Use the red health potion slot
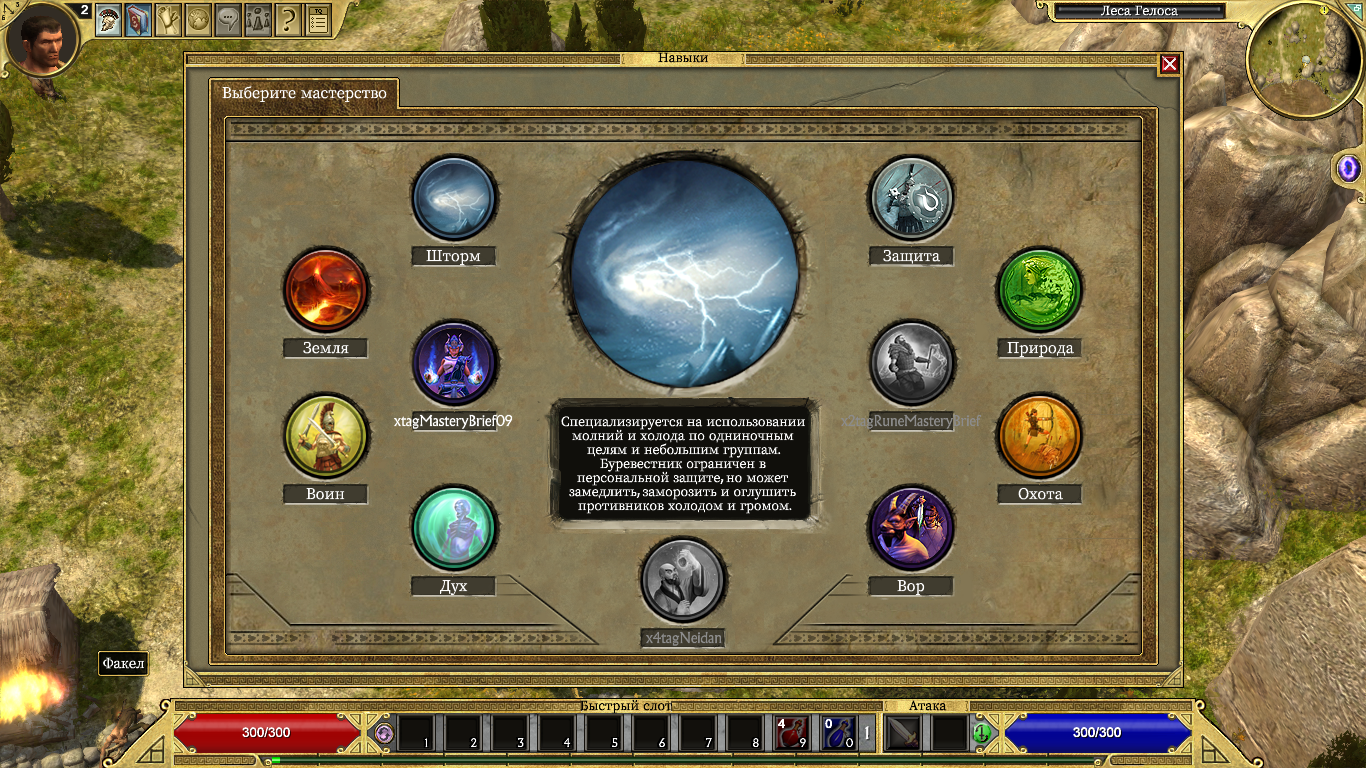Viewport: 1366px width, 768px height. 791,733
